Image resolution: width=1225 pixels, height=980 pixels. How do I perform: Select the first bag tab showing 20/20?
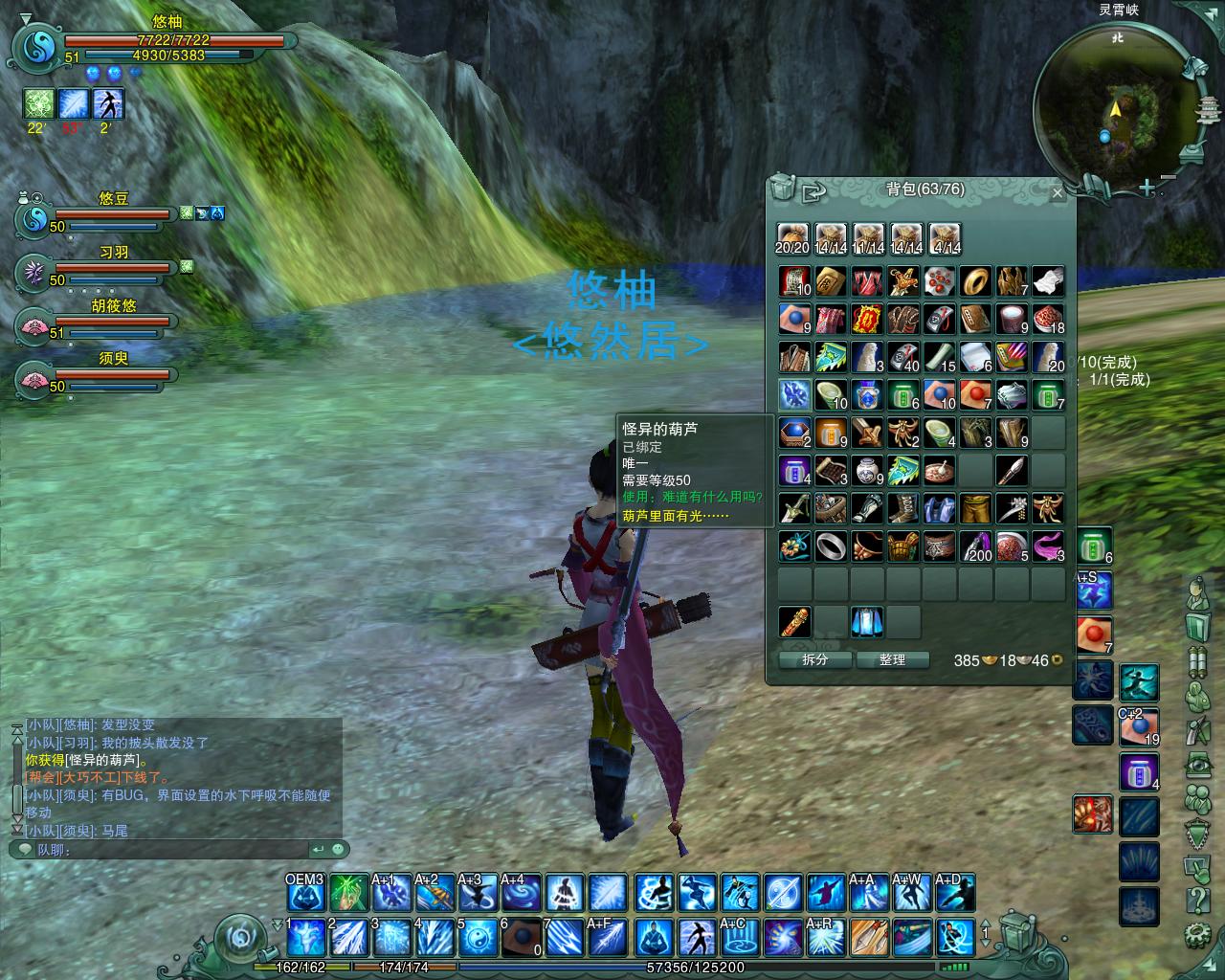[x=792, y=238]
